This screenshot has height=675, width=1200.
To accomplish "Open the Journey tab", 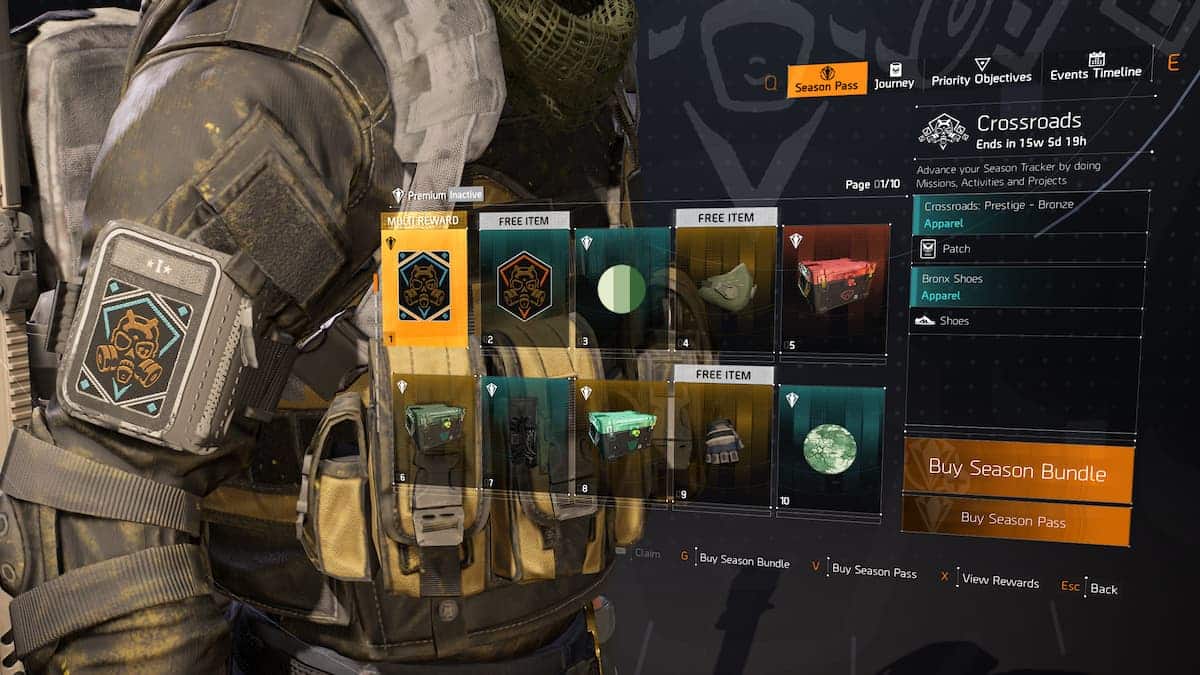I will pos(893,76).
